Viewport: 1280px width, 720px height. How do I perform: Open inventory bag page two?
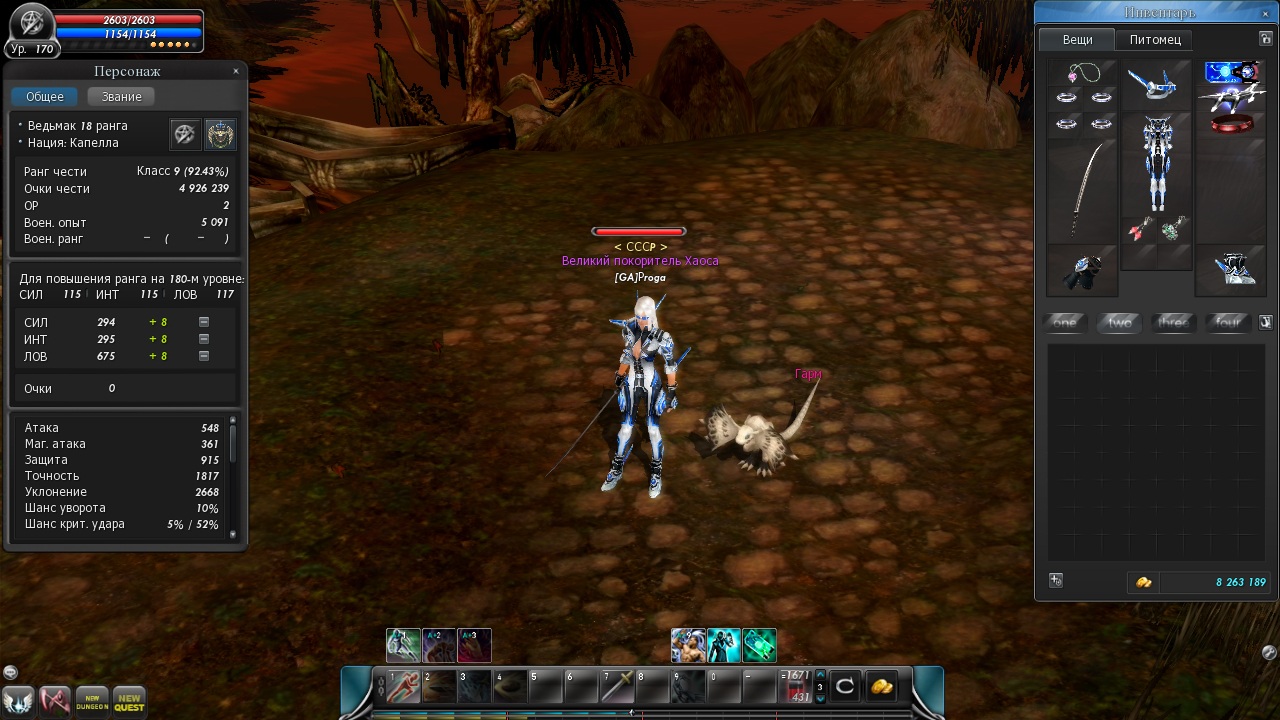coord(1120,322)
